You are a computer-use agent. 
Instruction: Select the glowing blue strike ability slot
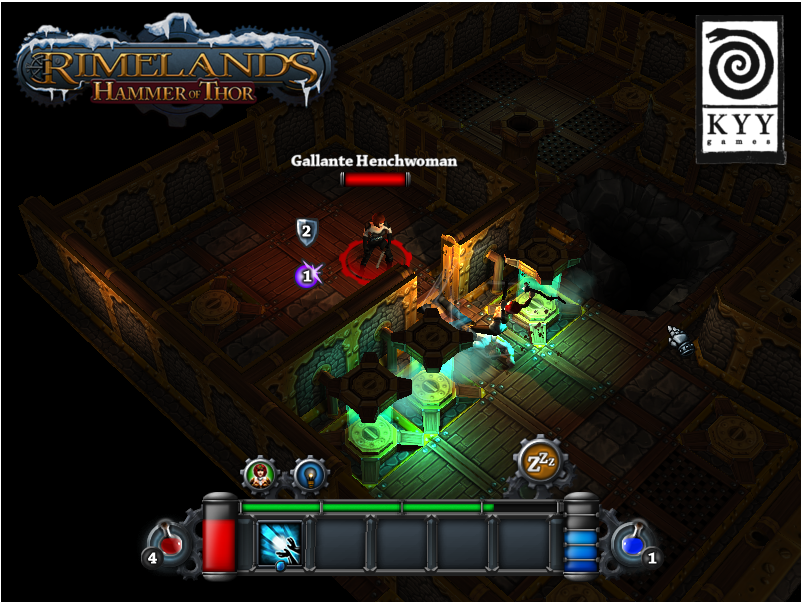(281, 545)
